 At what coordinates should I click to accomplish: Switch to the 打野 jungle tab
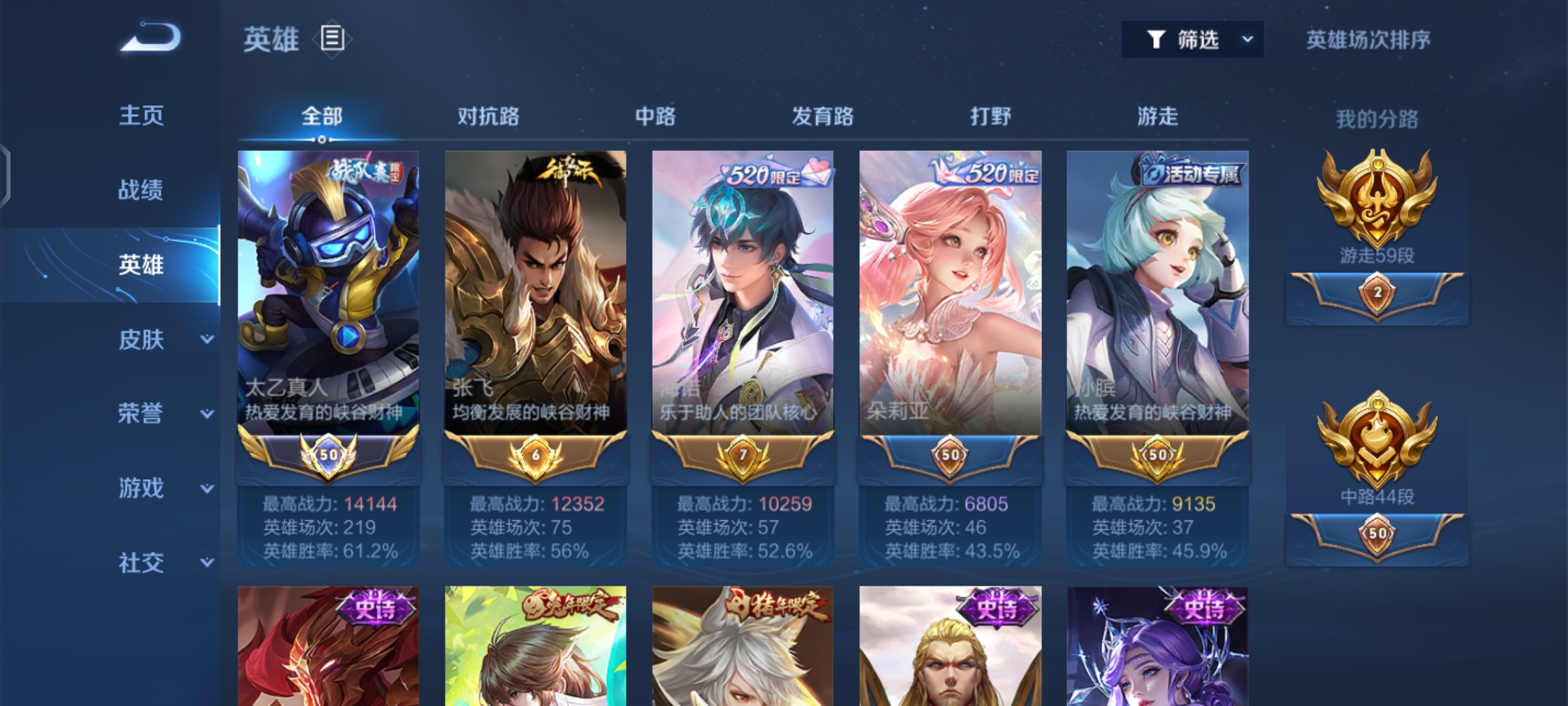click(x=990, y=117)
